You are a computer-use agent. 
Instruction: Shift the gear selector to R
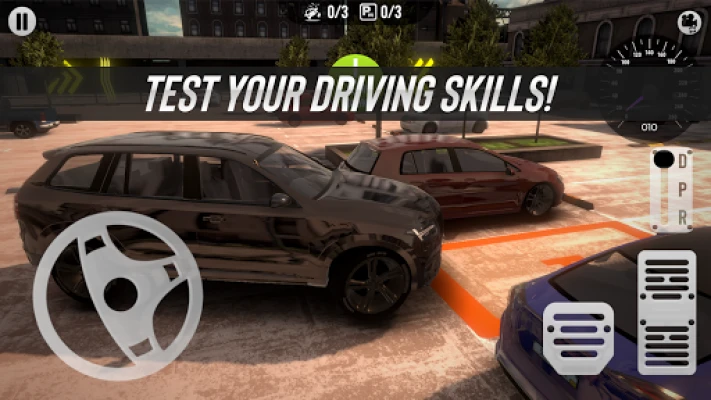coord(682,216)
